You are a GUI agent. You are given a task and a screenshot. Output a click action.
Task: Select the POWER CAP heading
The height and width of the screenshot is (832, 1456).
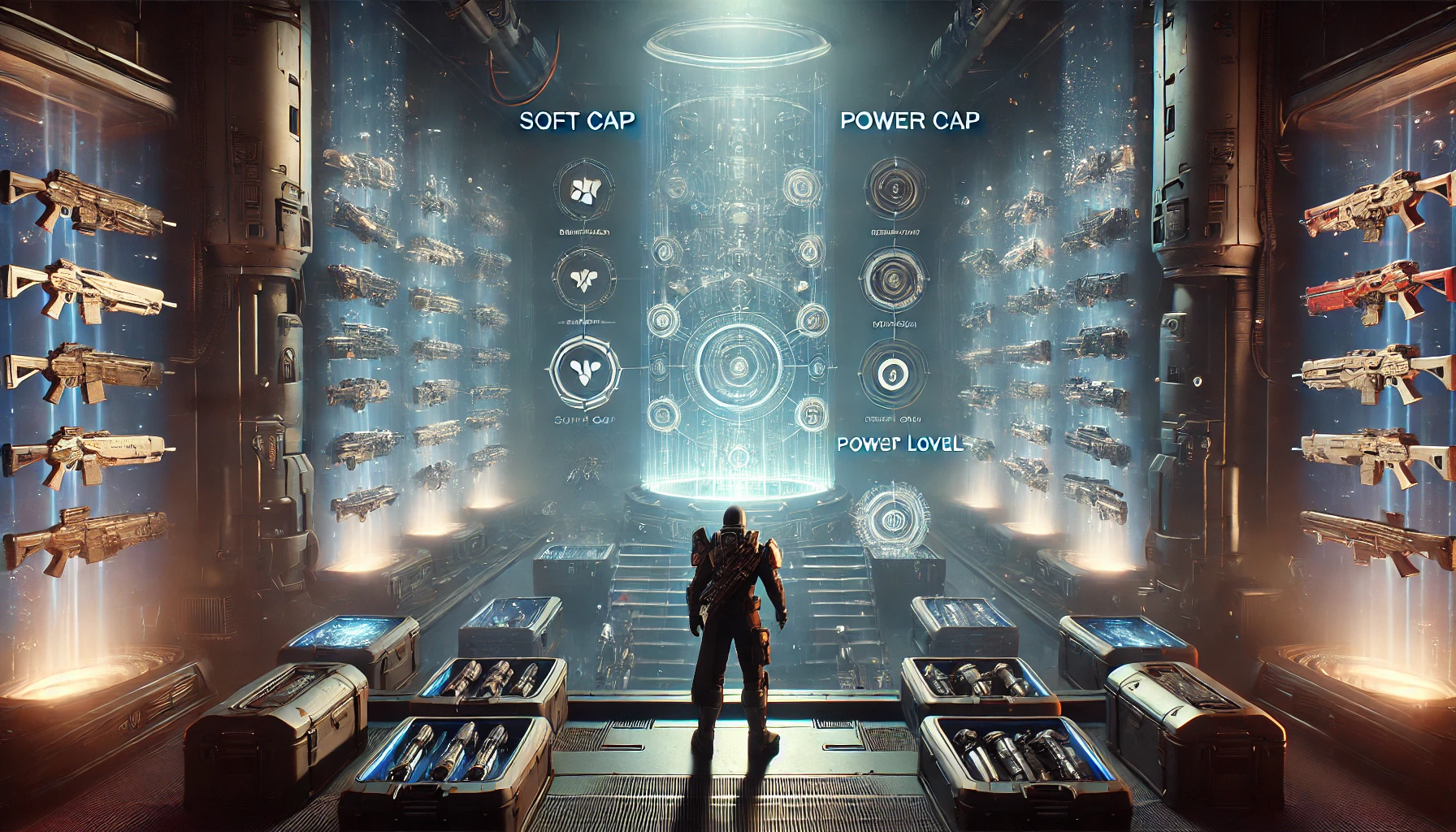click(x=910, y=121)
